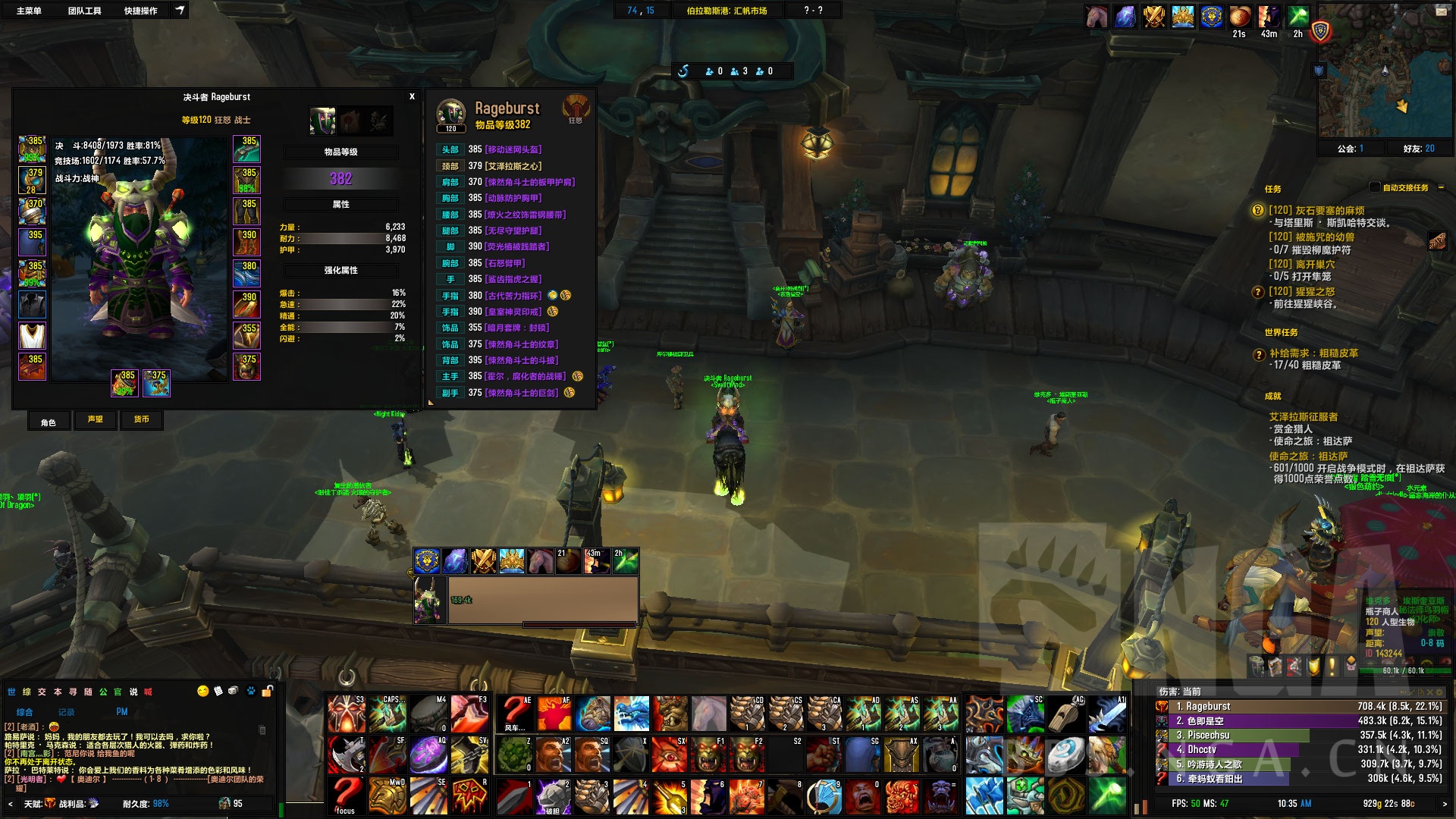Image resolution: width=1456 pixels, height=819 pixels.
Task: Close the Rageburst character panel
Action: [412, 96]
